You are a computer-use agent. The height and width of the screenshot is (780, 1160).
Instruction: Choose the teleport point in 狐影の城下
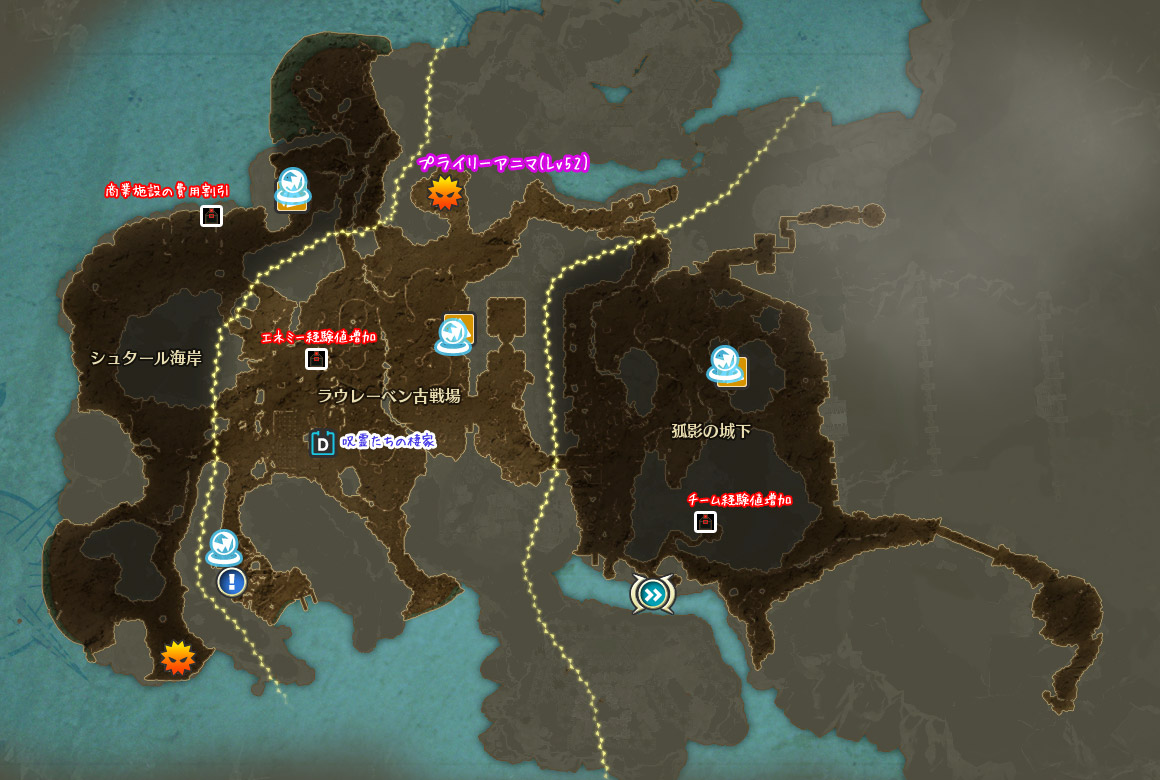coord(725,364)
